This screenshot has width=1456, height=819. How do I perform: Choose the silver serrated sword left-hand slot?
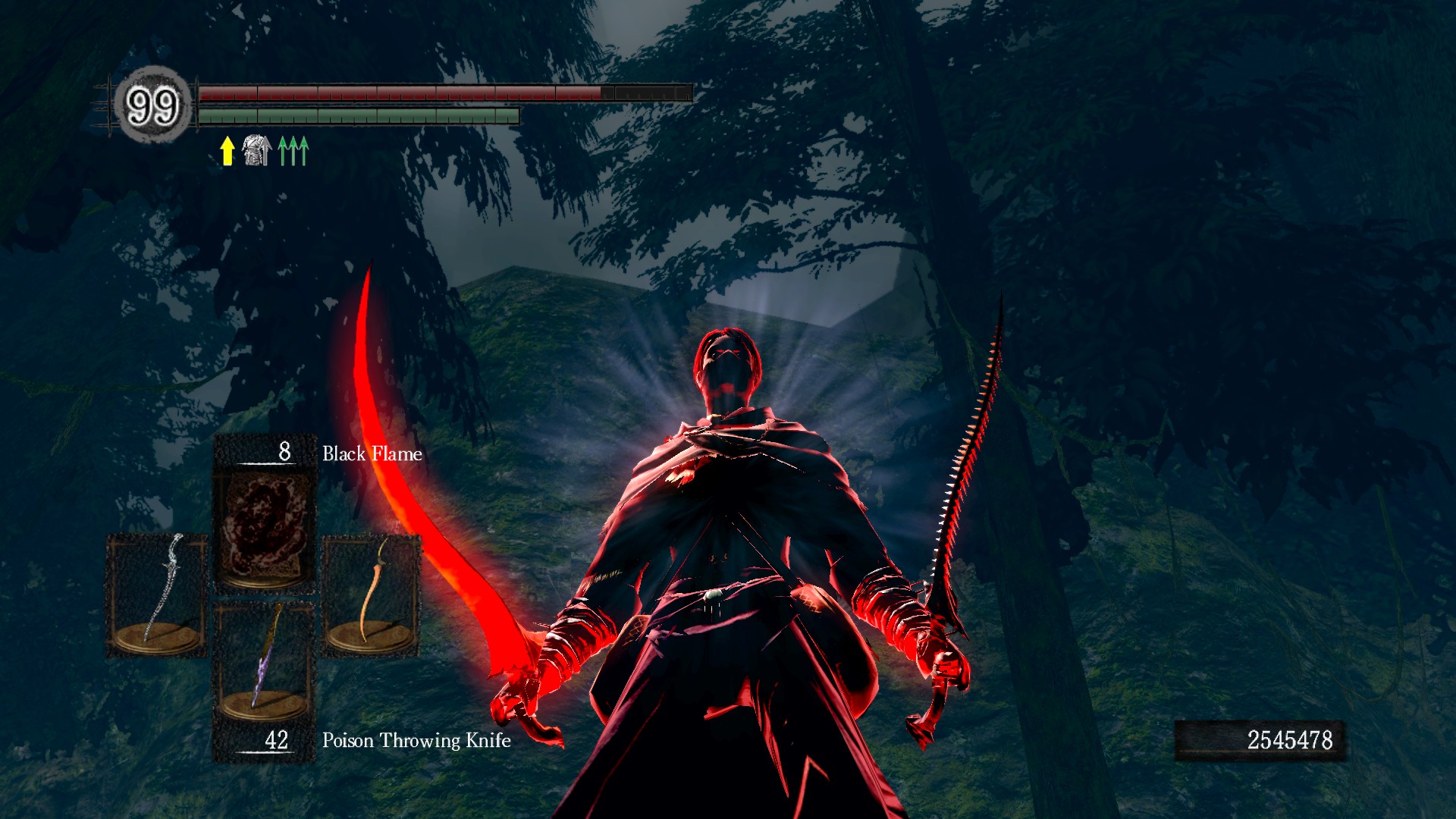point(158,595)
